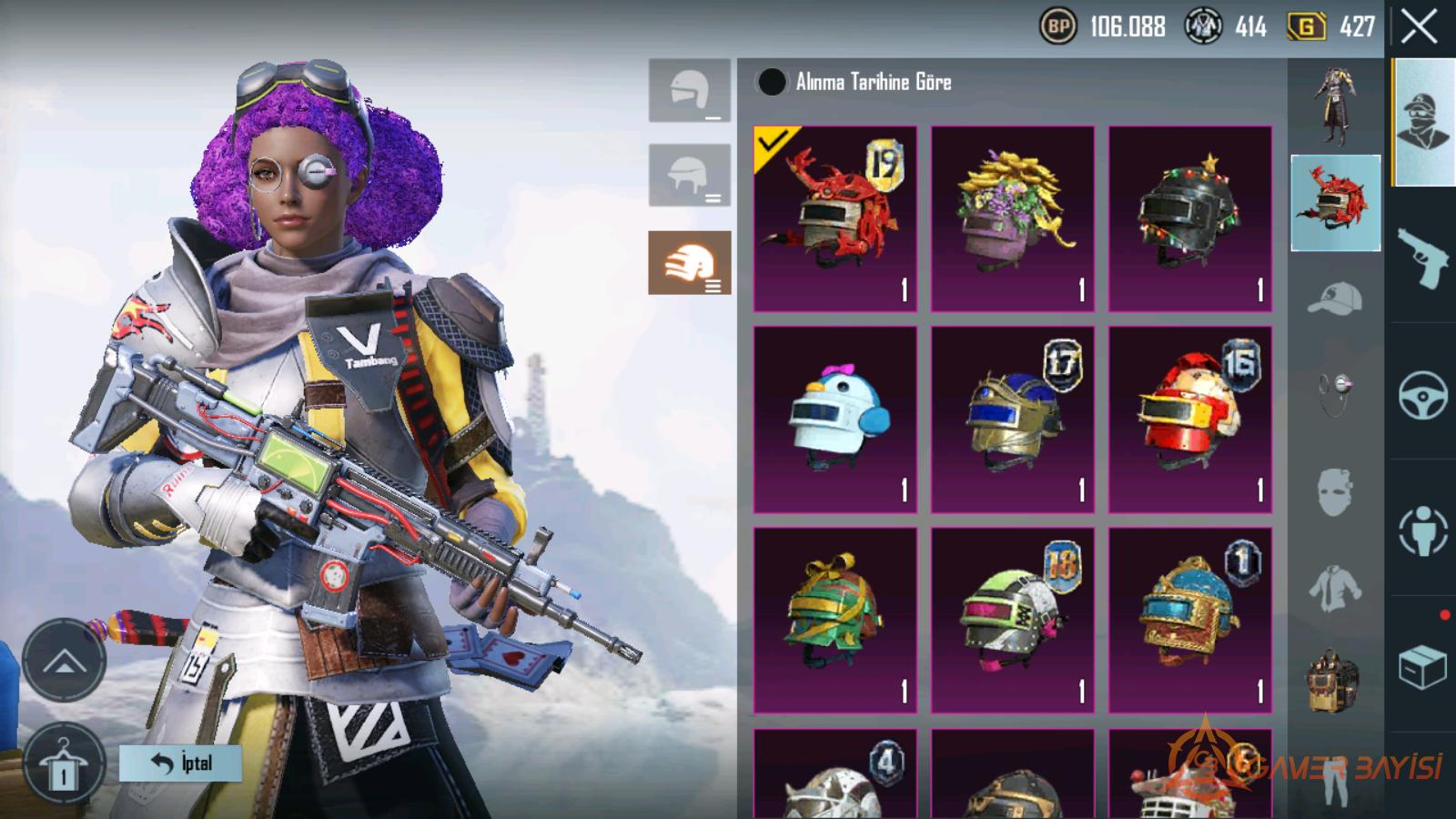Viewport: 1456px width, 819px height.
Task: Select the gold and blue helmet badge 17
Action: pyautogui.click(x=1012, y=420)
